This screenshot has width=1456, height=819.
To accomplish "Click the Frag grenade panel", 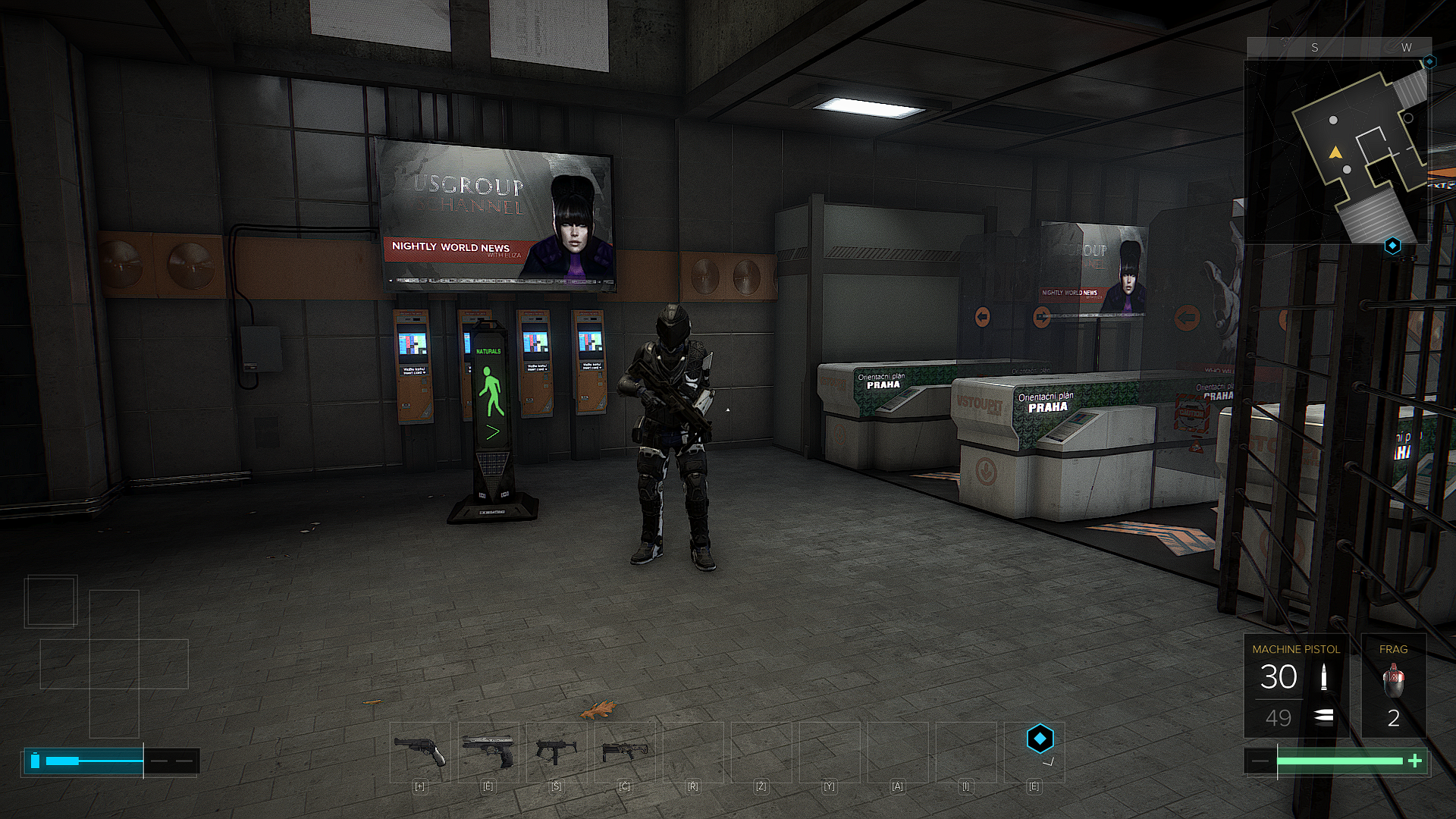I will [x=1393, y=686].
